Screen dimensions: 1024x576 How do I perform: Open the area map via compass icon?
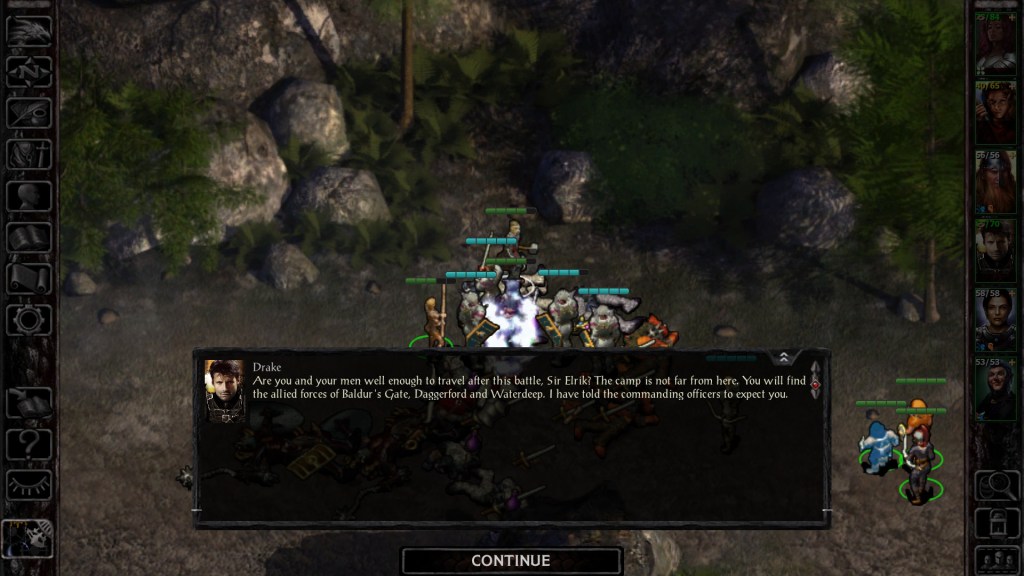[29, 71]
